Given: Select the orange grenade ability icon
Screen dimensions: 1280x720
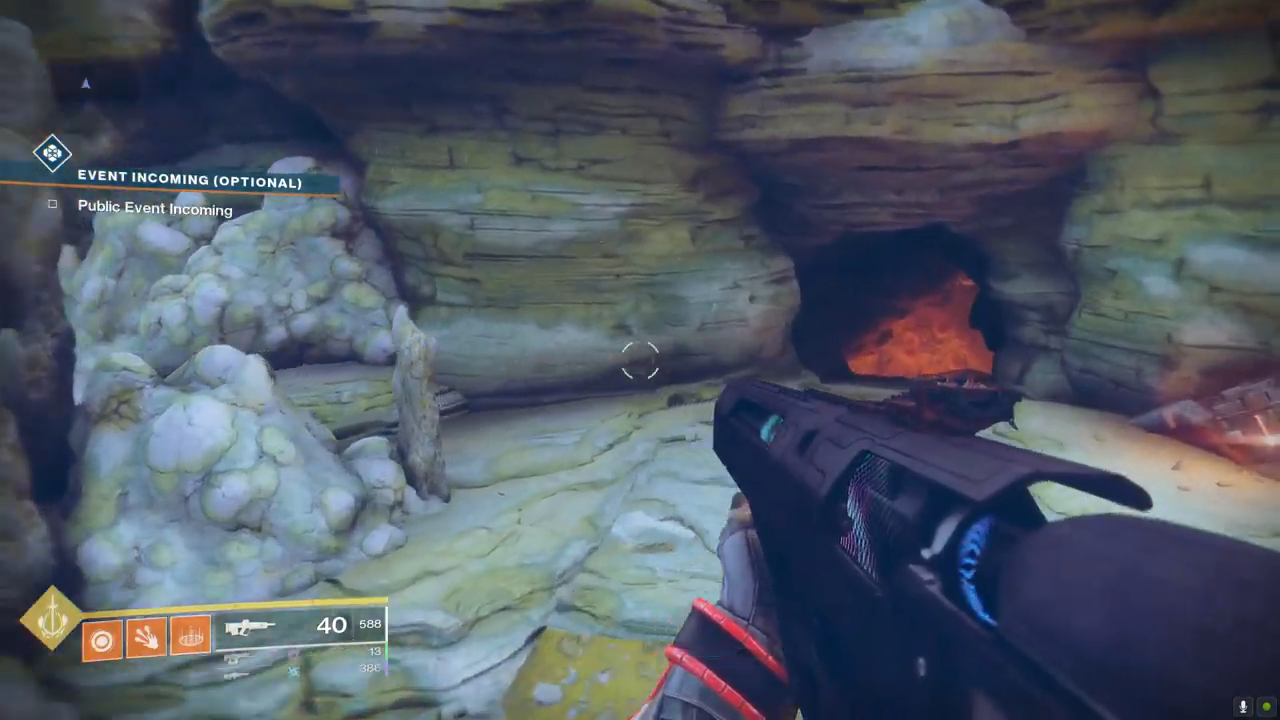Looking at the screenshot, I should pyautogui.click(x=102, y=638).
